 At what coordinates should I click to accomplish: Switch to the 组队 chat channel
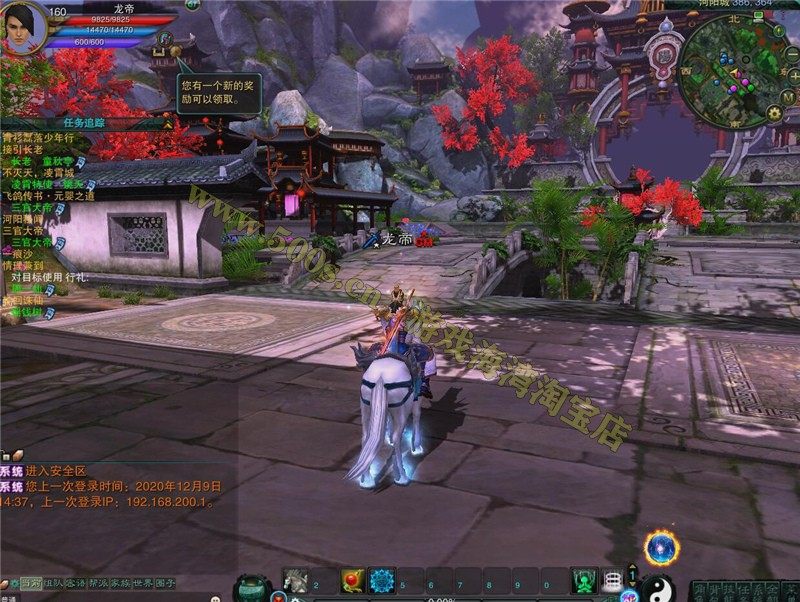(x=51, y=583)
